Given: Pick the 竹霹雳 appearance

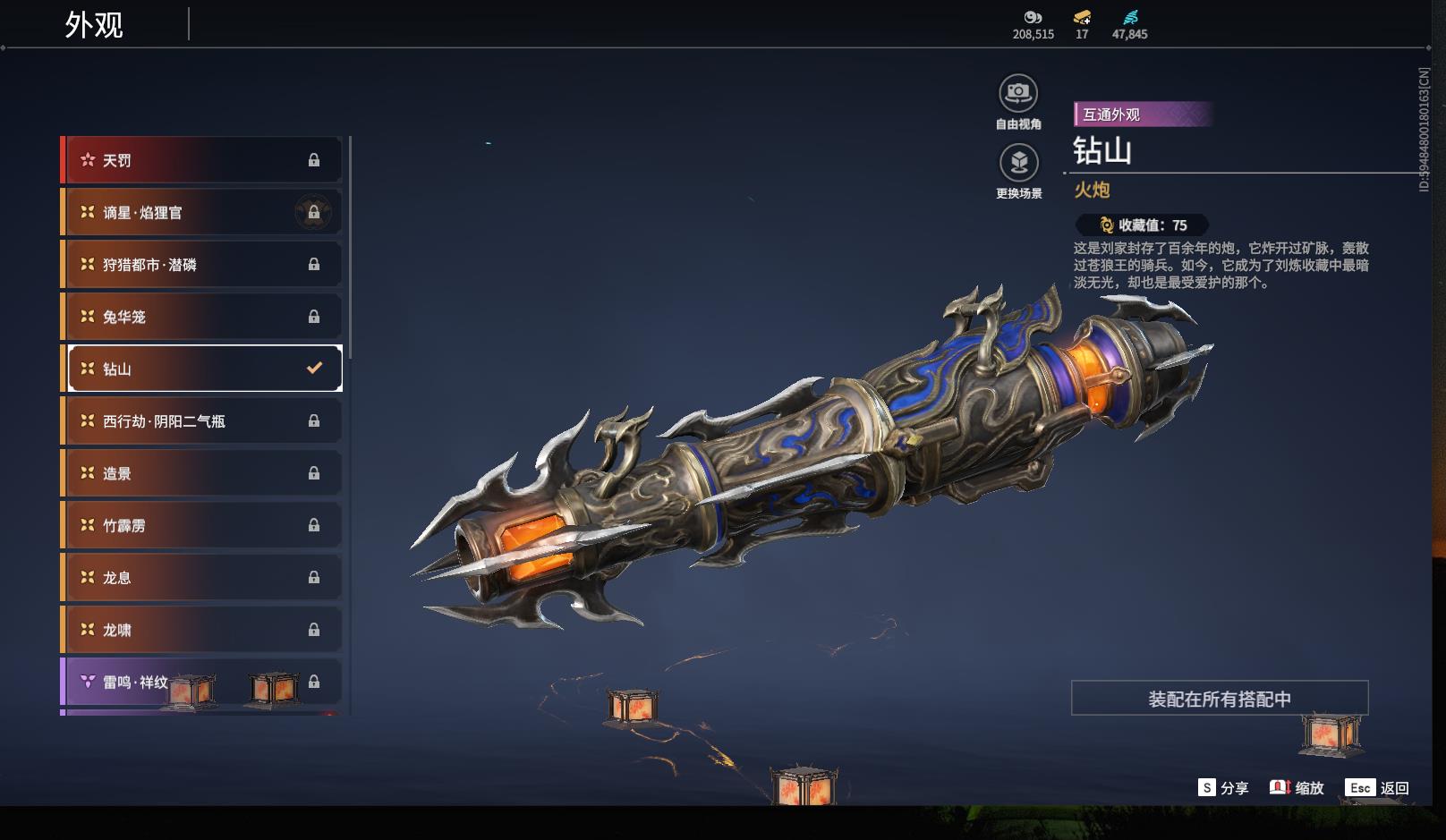Looking at the screenshot, I should [x=201, y=525].
